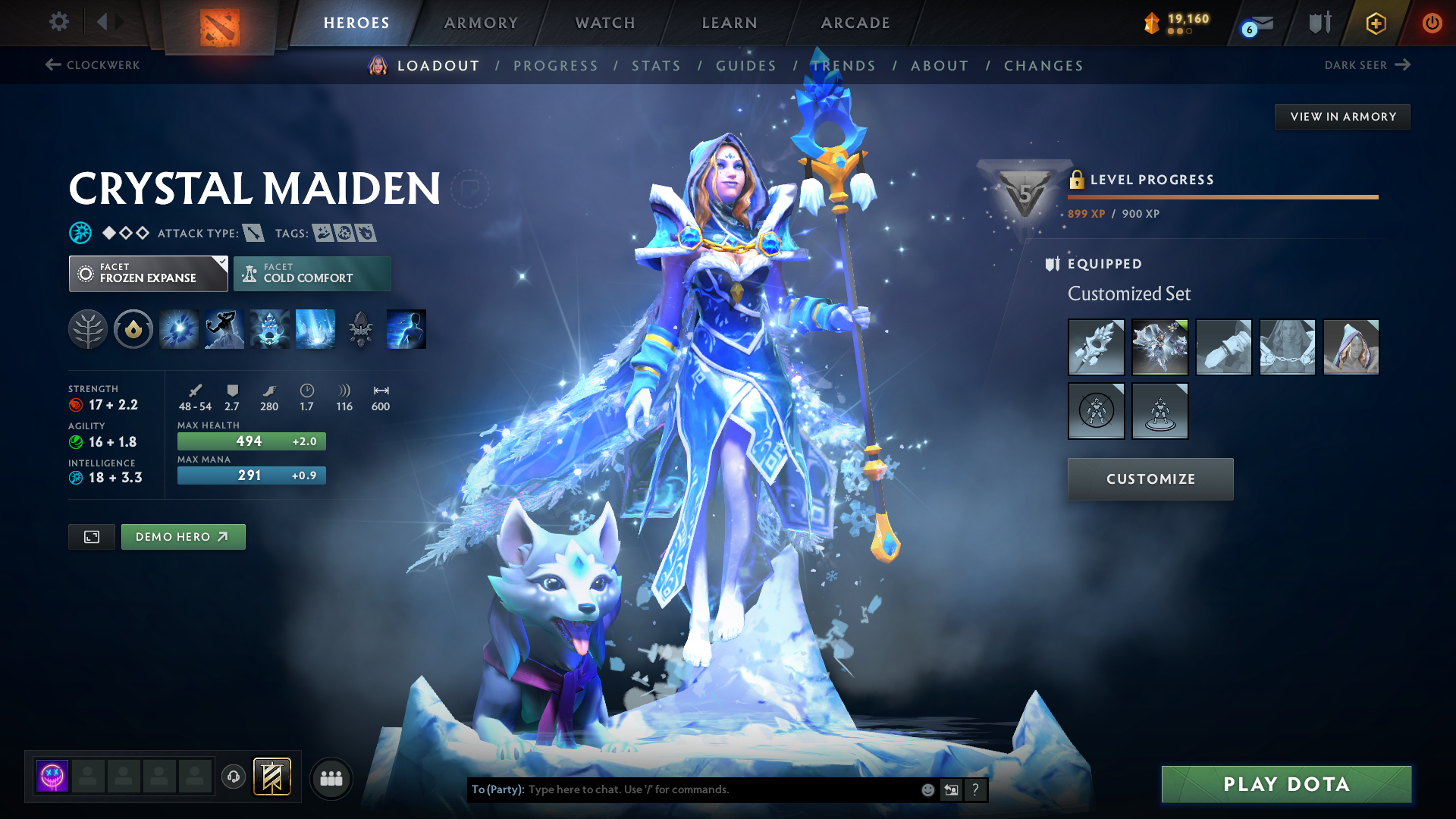Toggle the portrait view button beside Demo Hero
The height and width of the screenshot is (819, 1456).
(91, 536)
